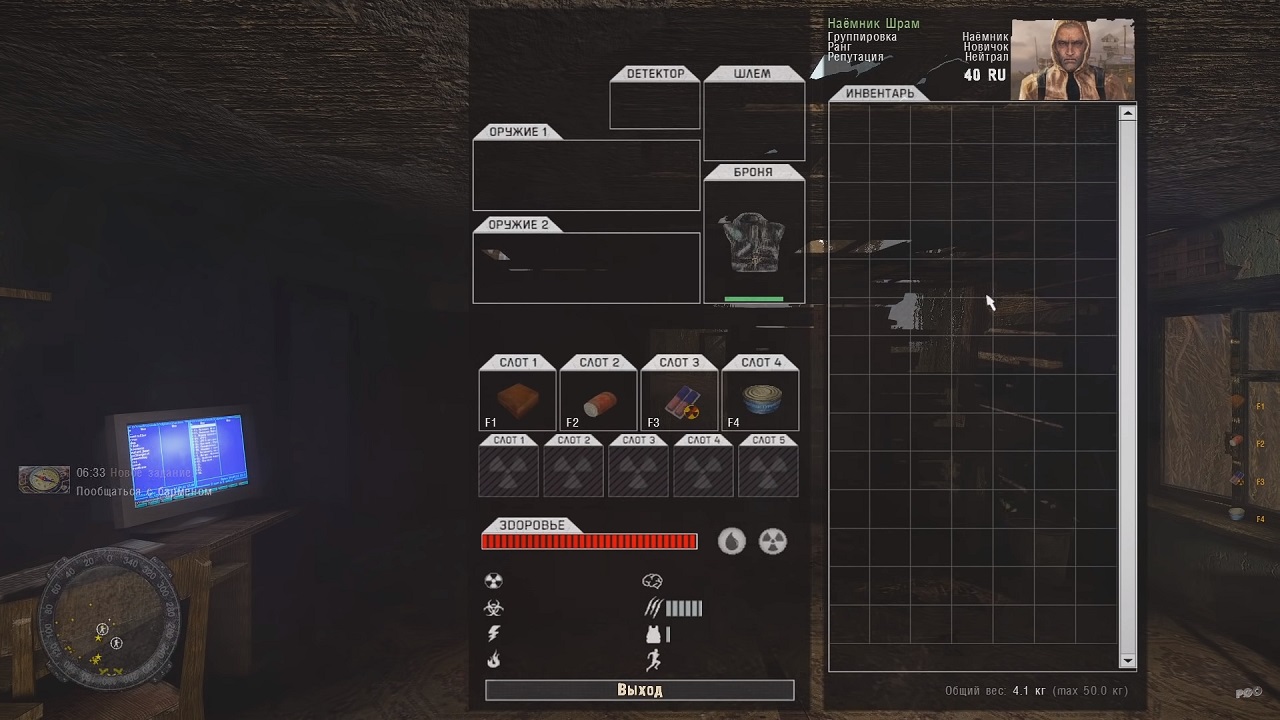This screenshot has width=1280, height=720.
Task: Click the inventory scrollbar up arrow
Action: pyautogui.click(x=1128, y=113)
